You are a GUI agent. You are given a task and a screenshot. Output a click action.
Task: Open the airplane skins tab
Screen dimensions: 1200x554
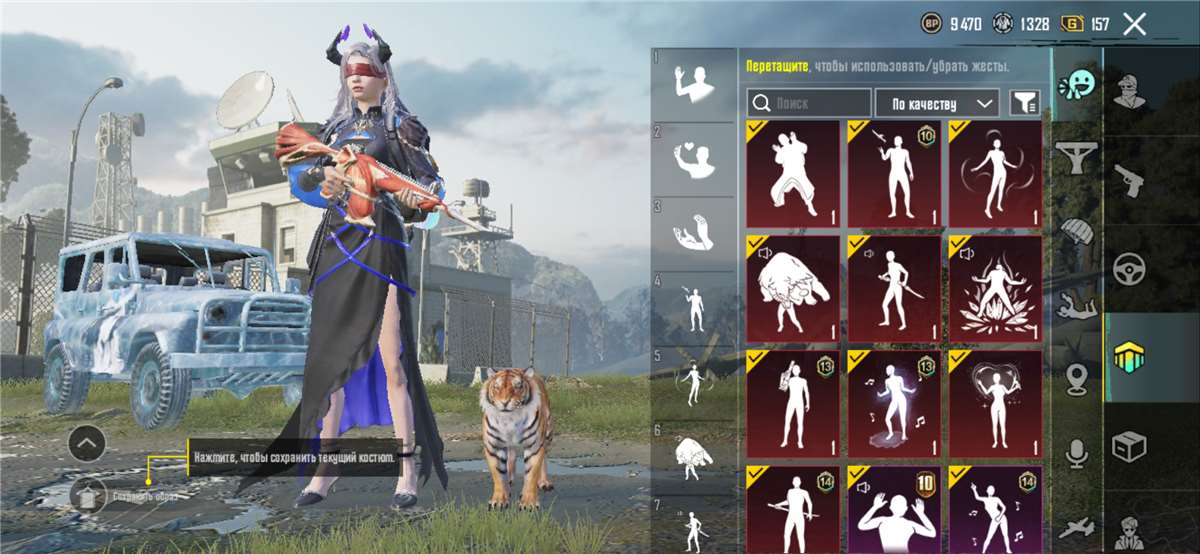(1077, 527)
